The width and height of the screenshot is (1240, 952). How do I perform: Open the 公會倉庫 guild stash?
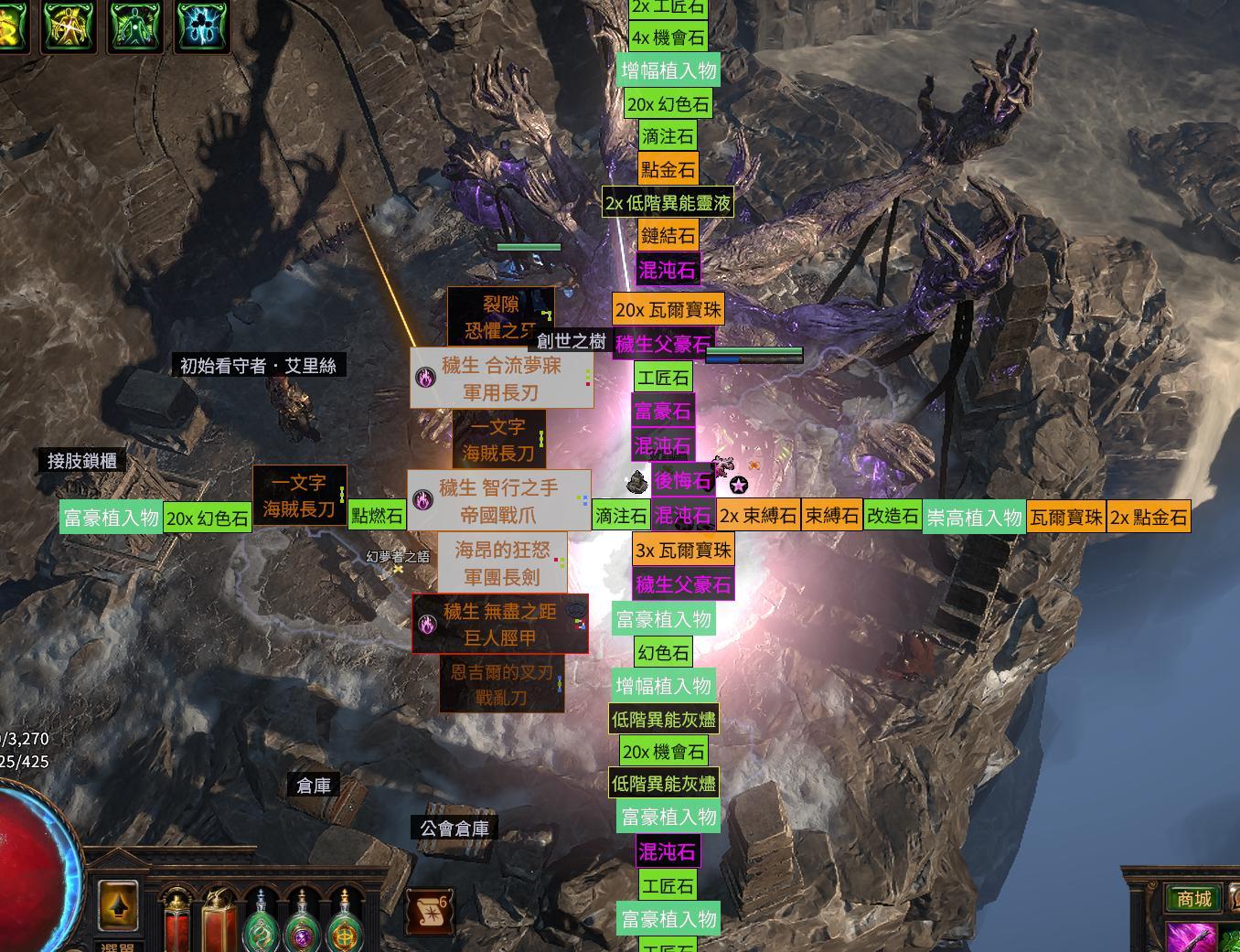[x=454, y=829]
